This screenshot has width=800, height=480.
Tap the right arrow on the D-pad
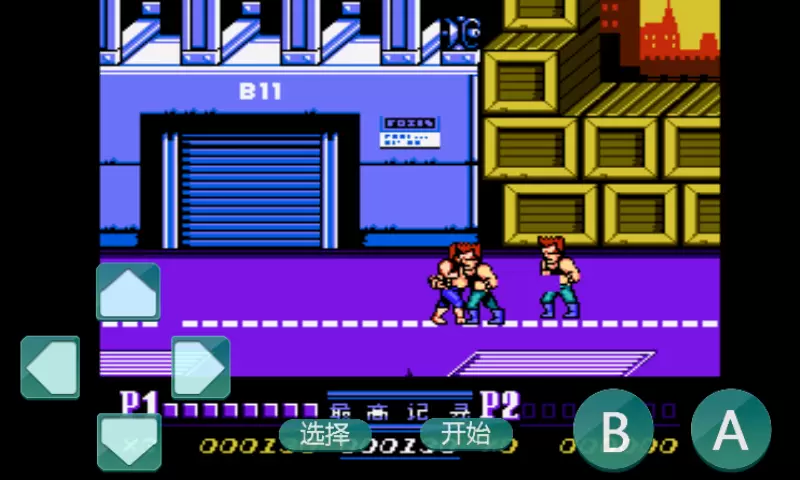point(200,367)
